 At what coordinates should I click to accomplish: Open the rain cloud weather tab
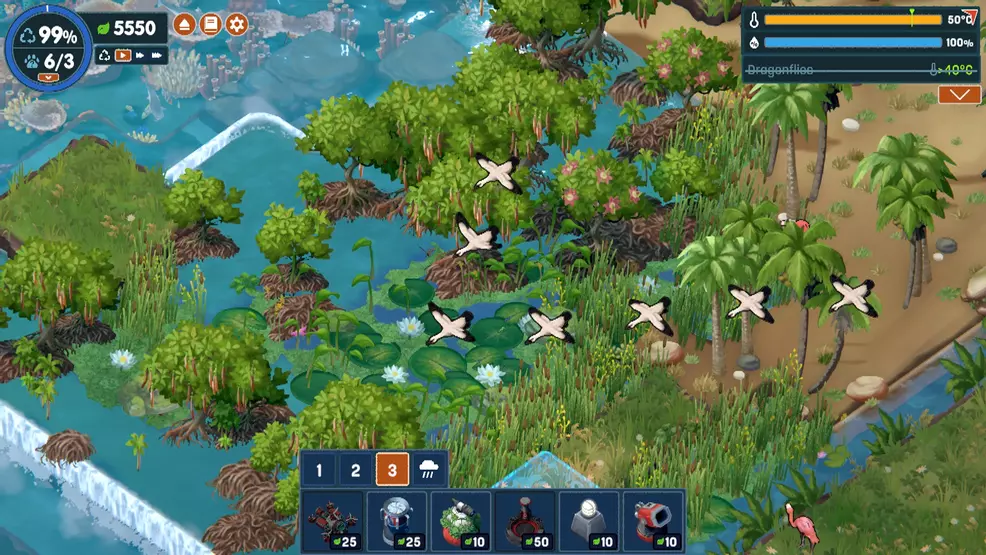429,470
